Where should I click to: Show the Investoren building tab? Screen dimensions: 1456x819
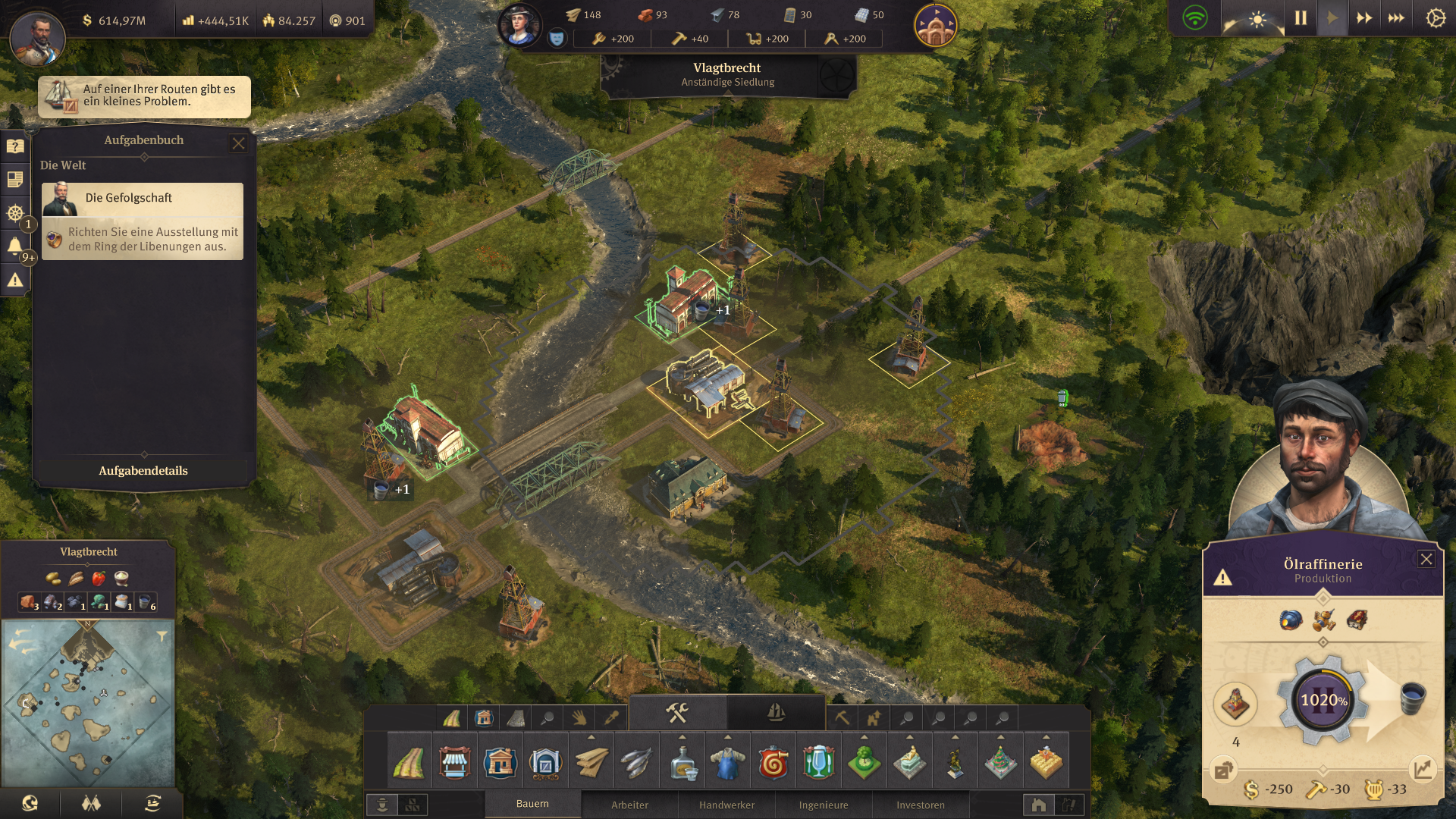[921, 805]
